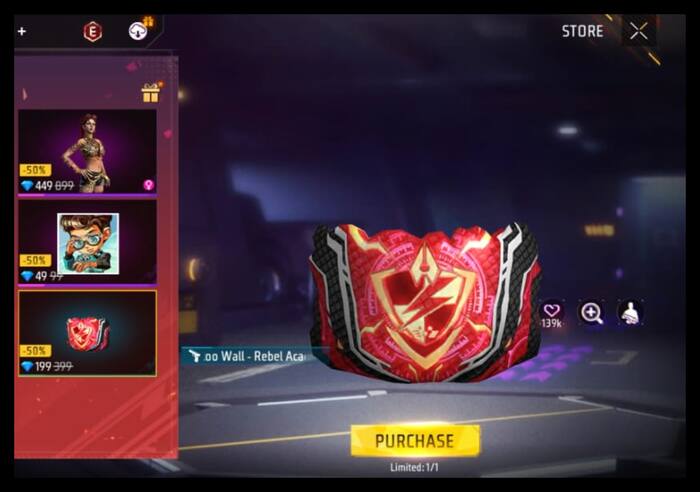The image size is (700, 492).
Task: Zoom in with the magnifying glass icon
Action: 591,313
